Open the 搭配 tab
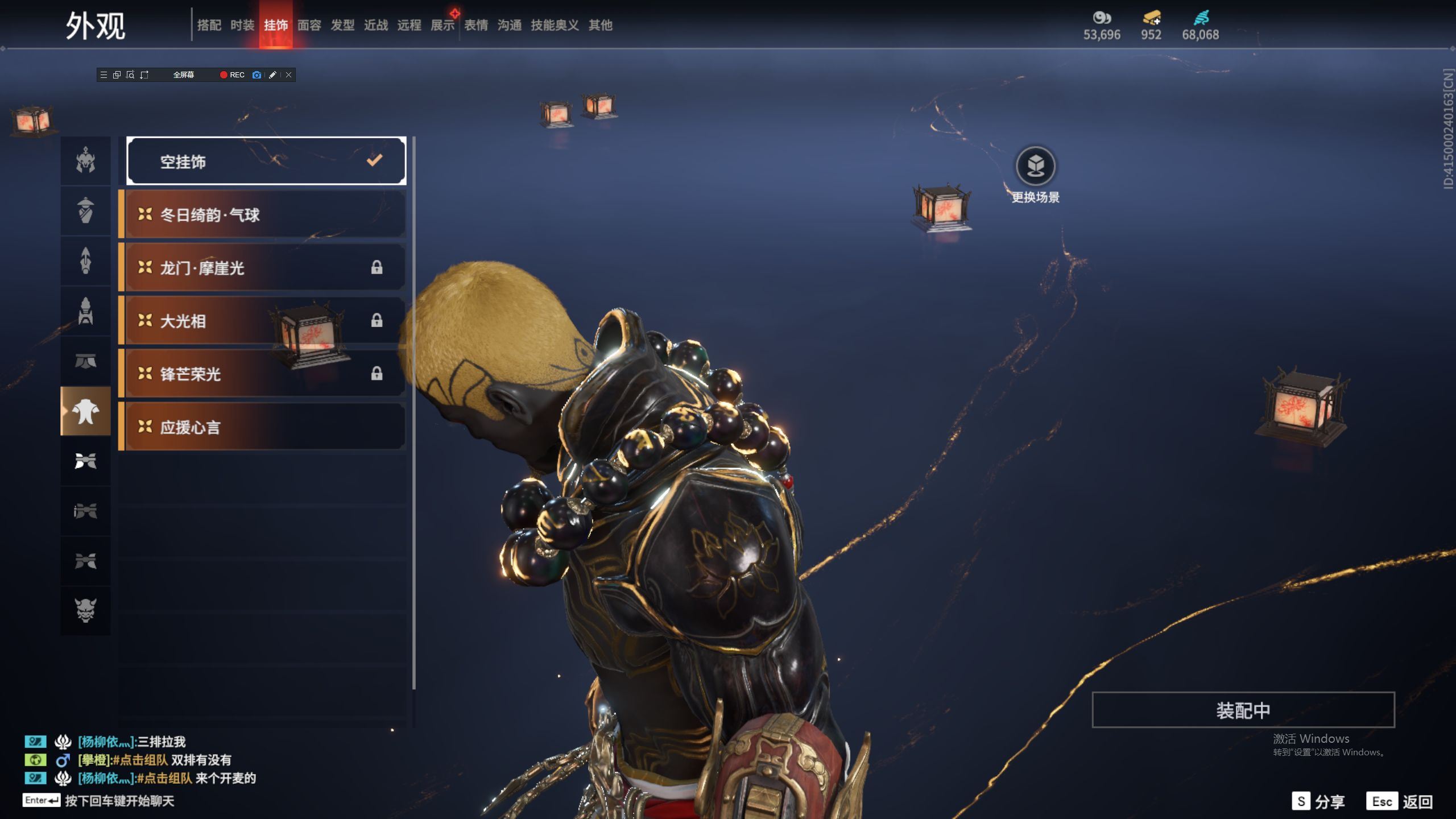 pyautogui.click(x=209, y=25)
